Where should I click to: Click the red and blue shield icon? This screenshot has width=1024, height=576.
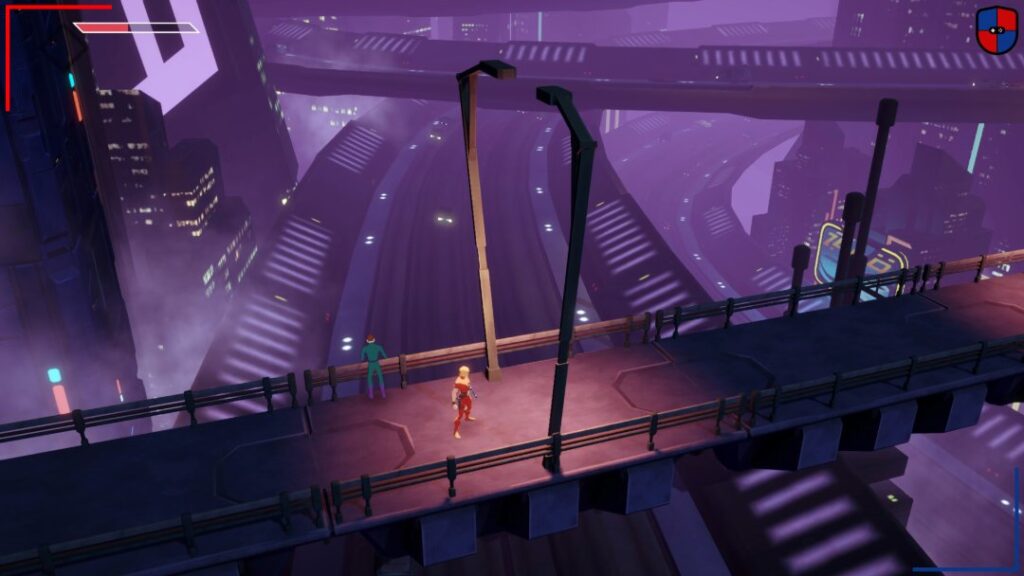[x=996, y=28]
